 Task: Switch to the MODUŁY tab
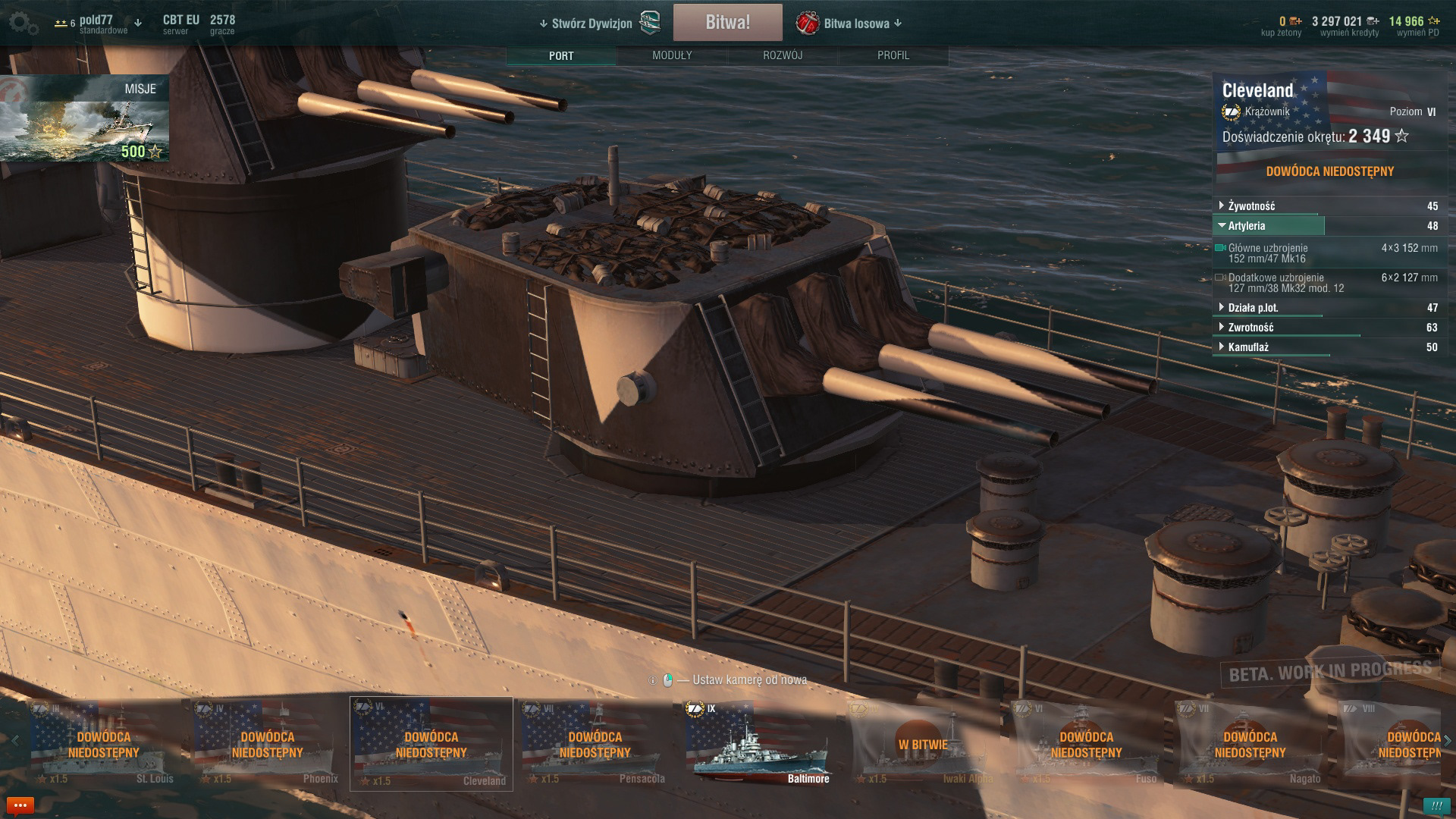click(672, 55)
